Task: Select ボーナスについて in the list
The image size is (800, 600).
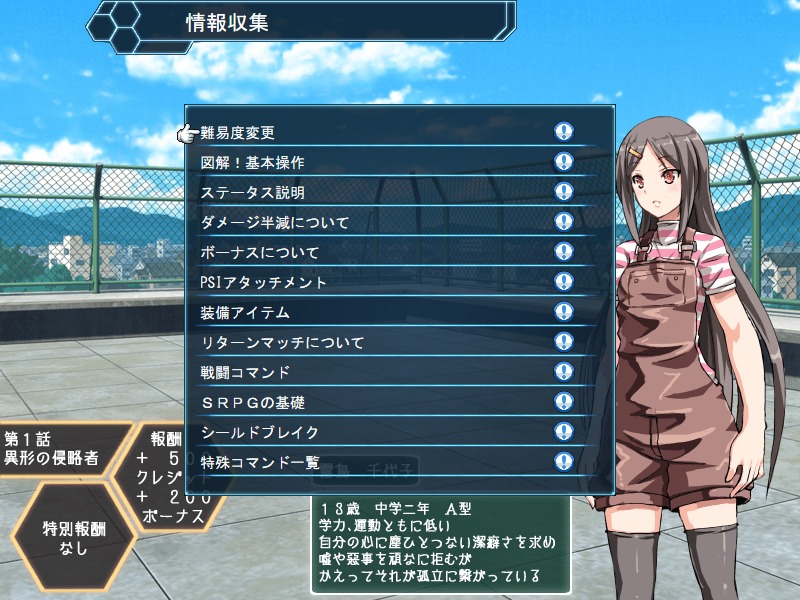Action: 259,252
